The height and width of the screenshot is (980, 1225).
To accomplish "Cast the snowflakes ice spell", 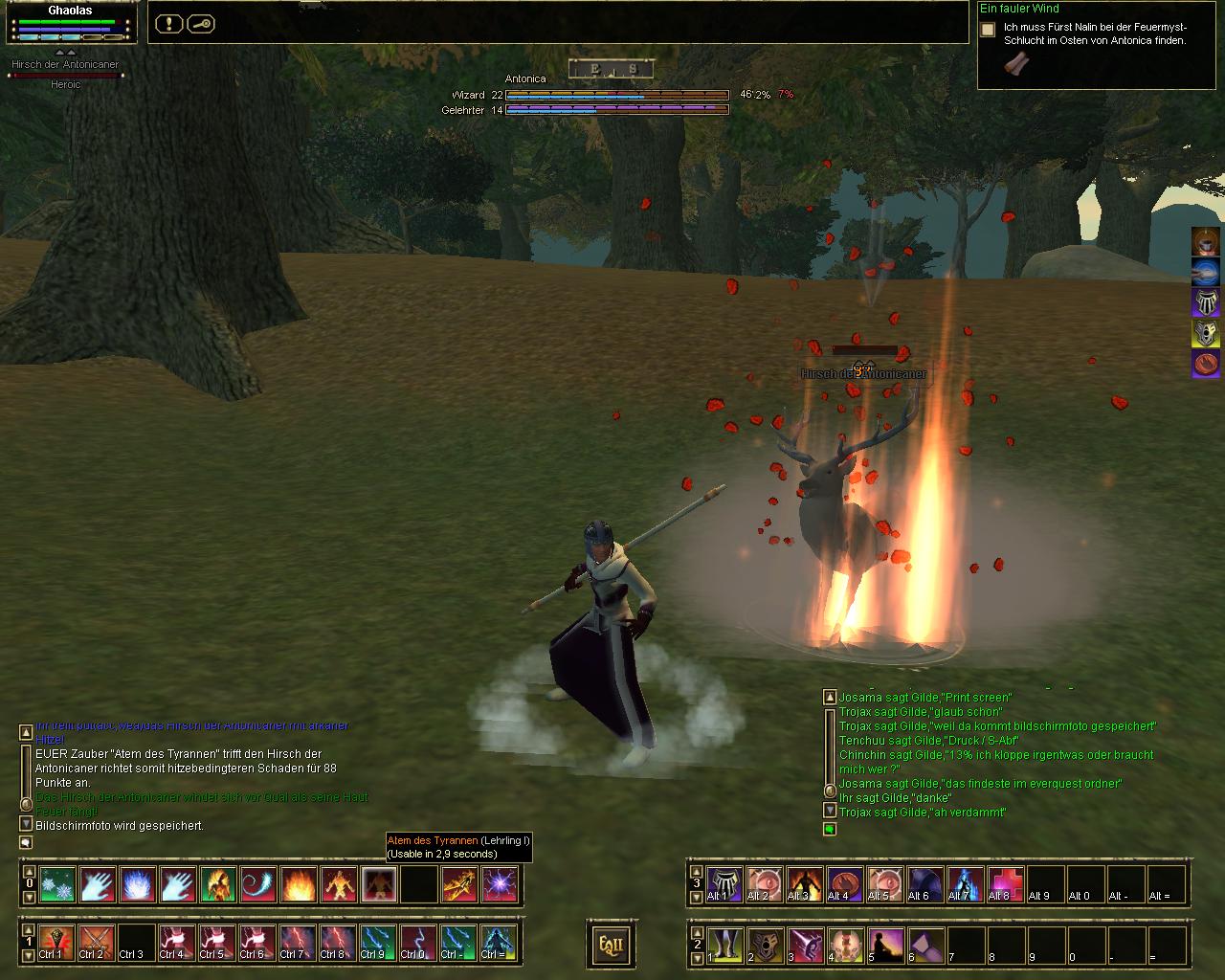I will pos(57,885).
